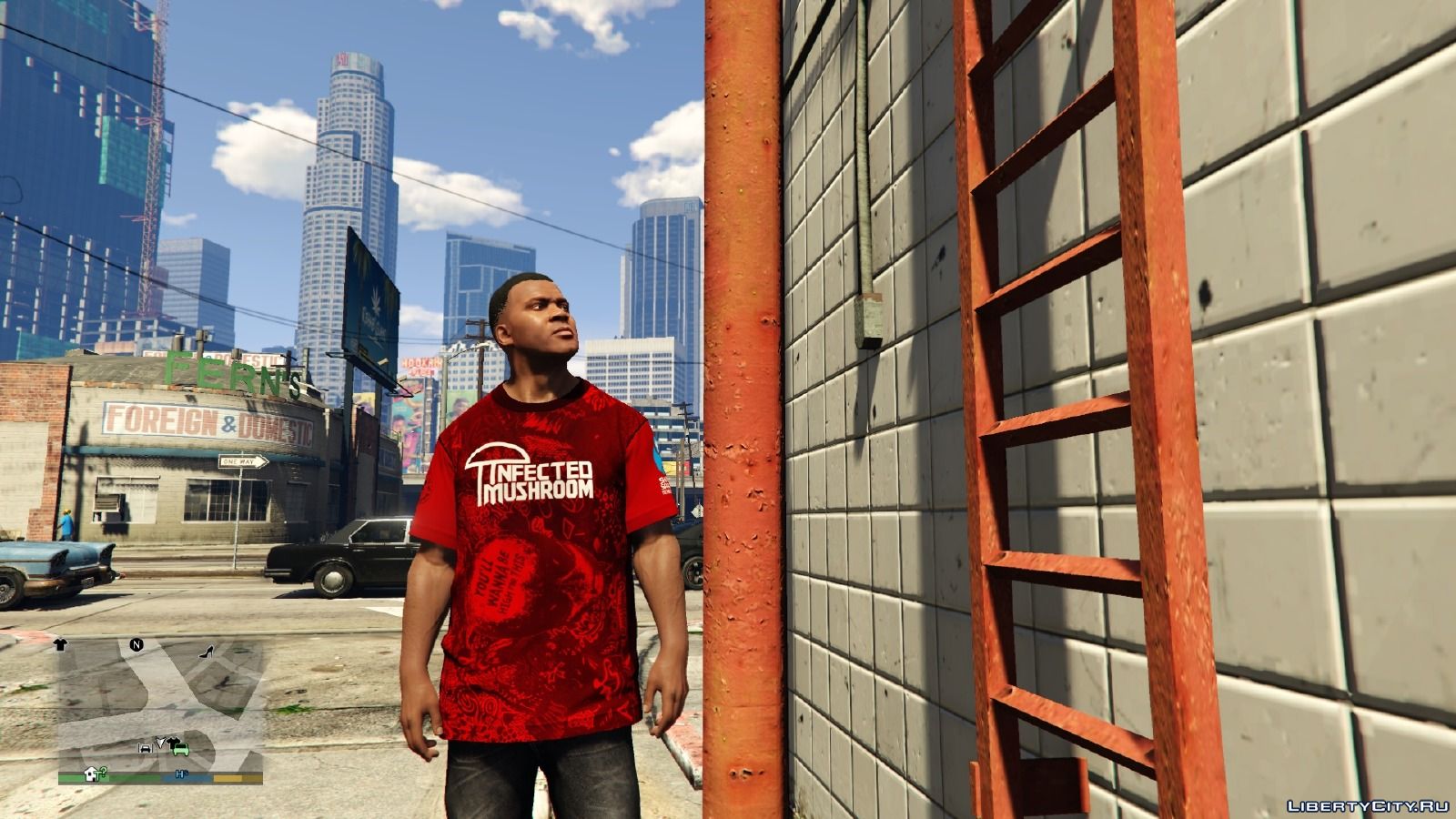Click the white car garage icon beside the arrow

tap(146, 748)
